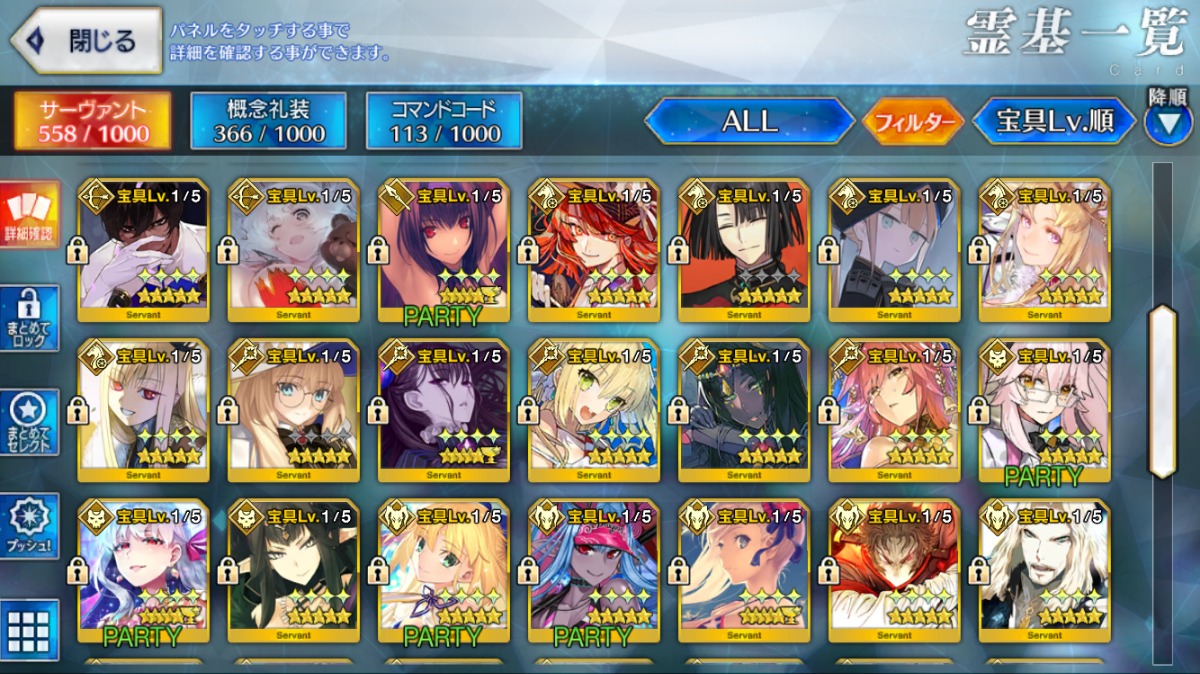Click the vertical scrollbar handle

(x=1162, y=390)
